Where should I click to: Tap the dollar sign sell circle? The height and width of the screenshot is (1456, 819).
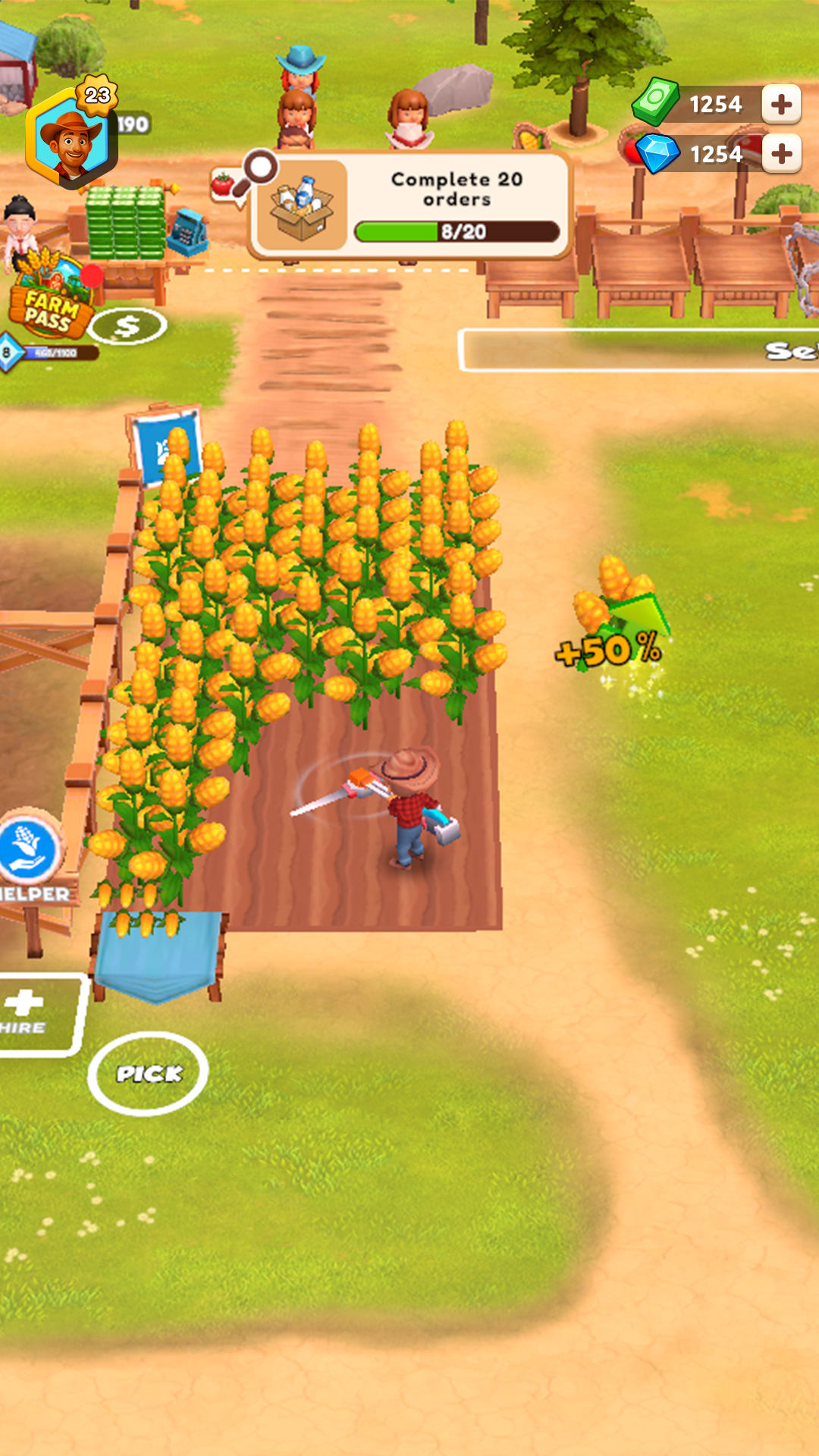[127, 327]
